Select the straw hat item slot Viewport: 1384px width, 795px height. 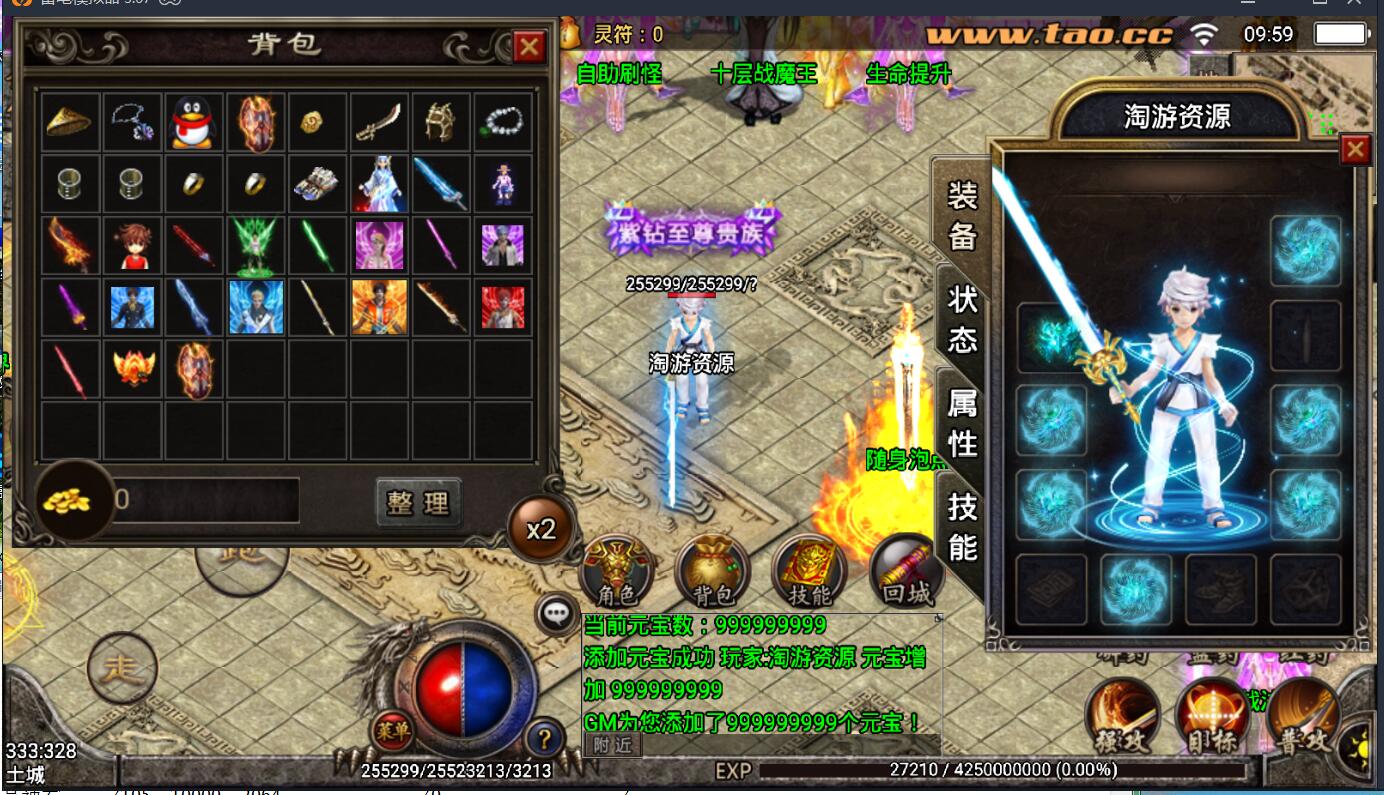pyautogui.click(x=69, y=123)
